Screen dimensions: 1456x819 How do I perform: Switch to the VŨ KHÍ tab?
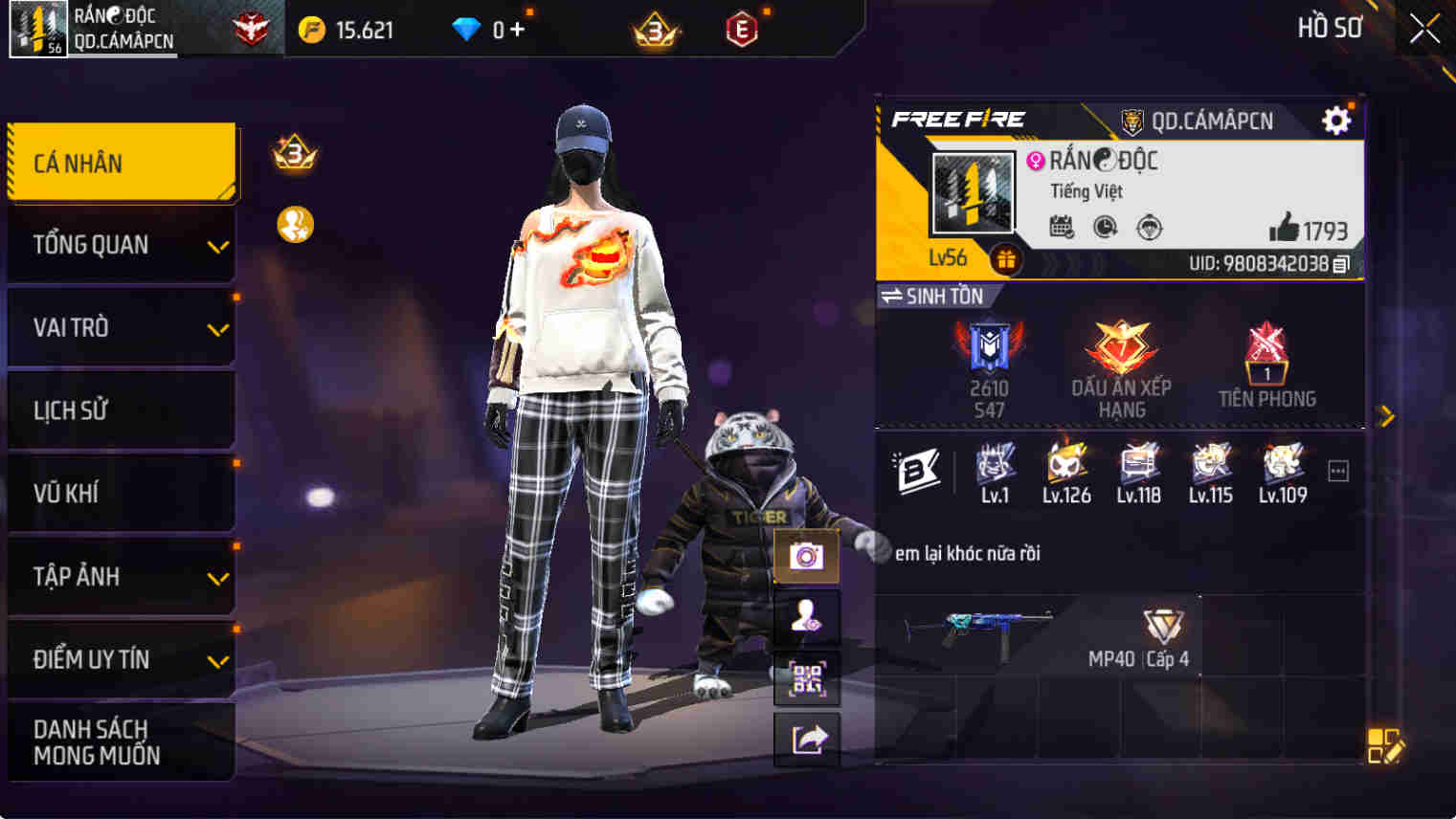coord(122,493)
